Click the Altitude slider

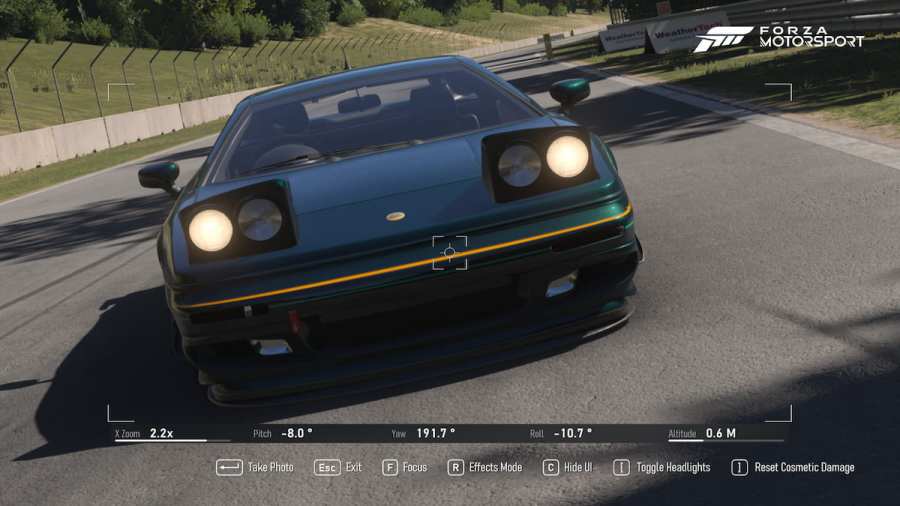(x=726, y=439)
